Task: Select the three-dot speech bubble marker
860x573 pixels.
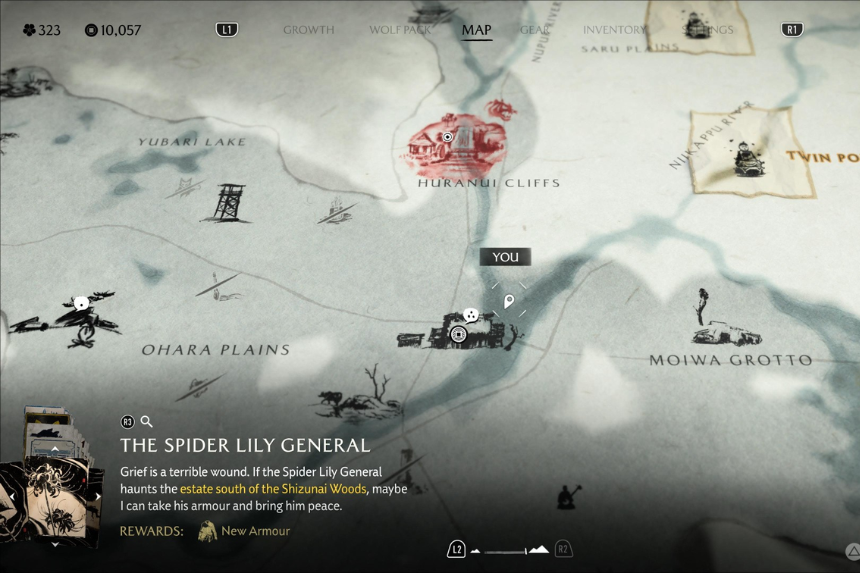Action: [x=470, y=315]
